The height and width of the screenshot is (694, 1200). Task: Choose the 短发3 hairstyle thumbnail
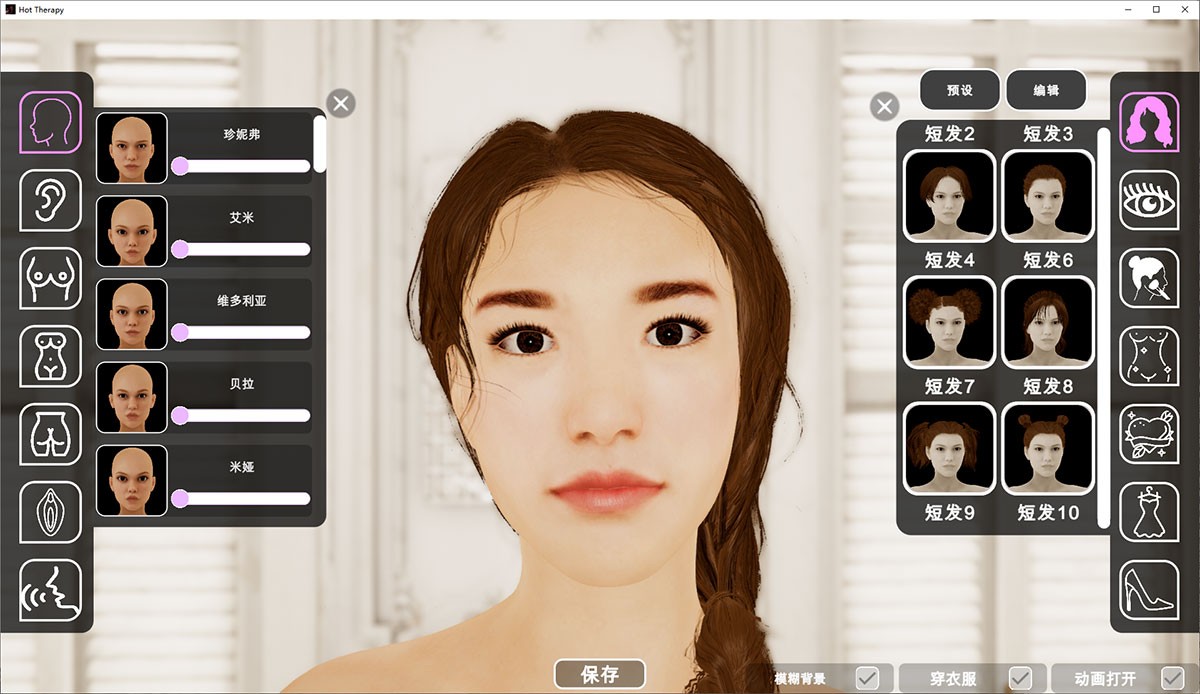[1047, 196]
